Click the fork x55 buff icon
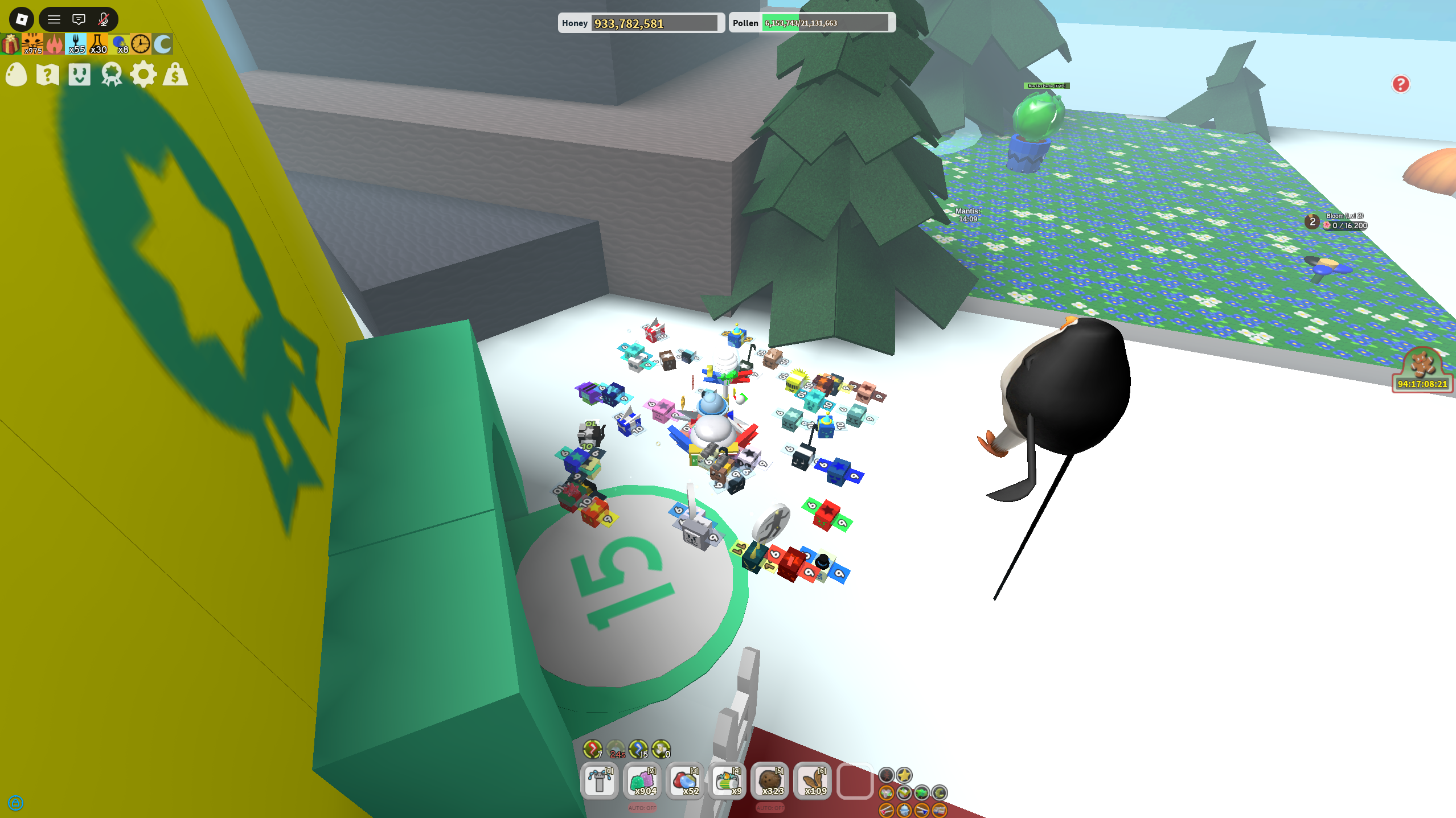Viewport: 1456px width, 818px height. [76, 43]
